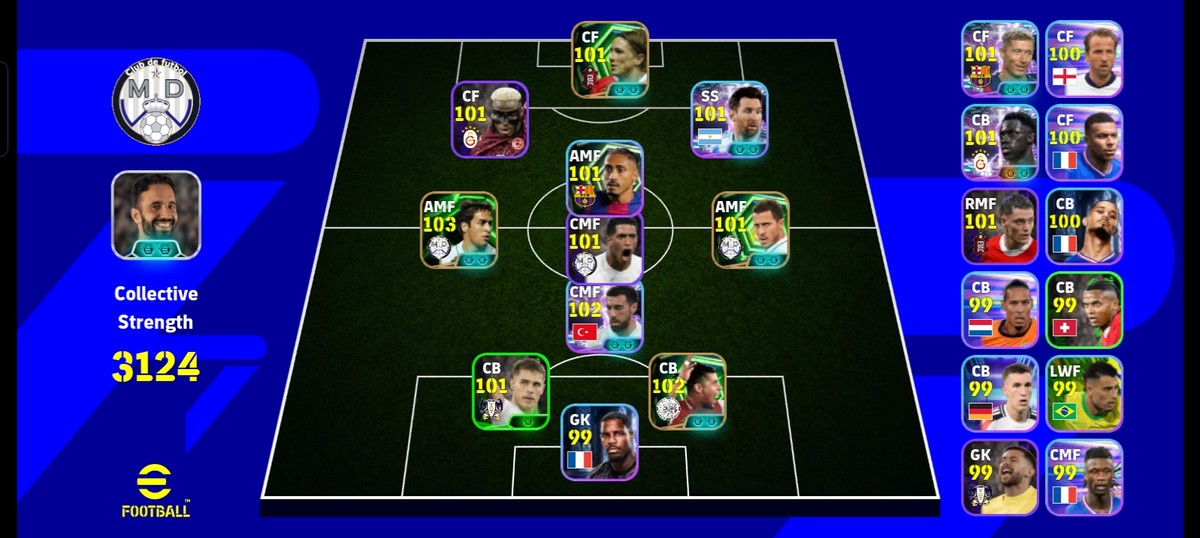Open the manager portrait card
Viewport: 1200px width, 538px height.
[x=156, y=215]
